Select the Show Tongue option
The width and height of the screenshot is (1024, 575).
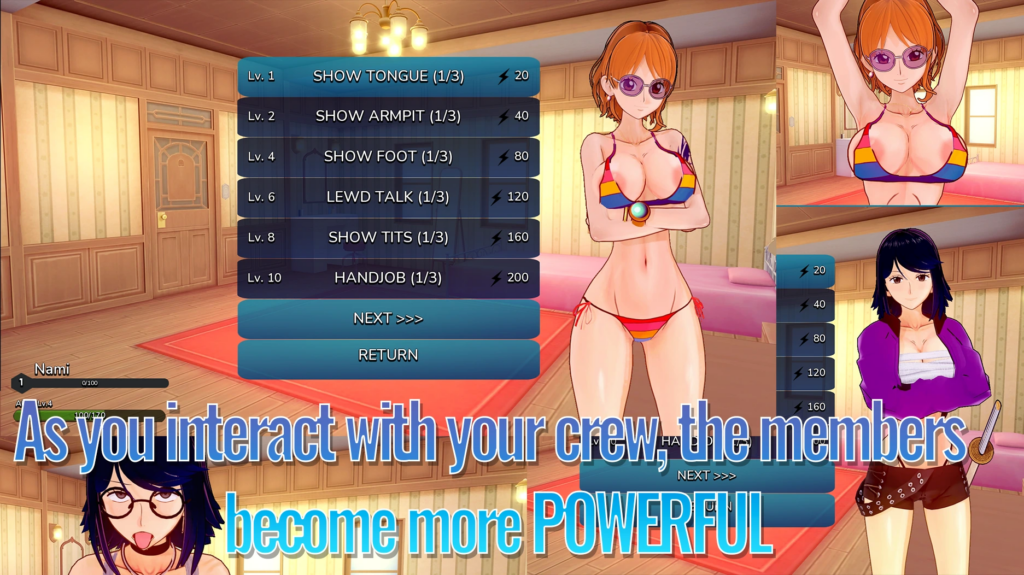pyautogui.click(x=388, y=76)
